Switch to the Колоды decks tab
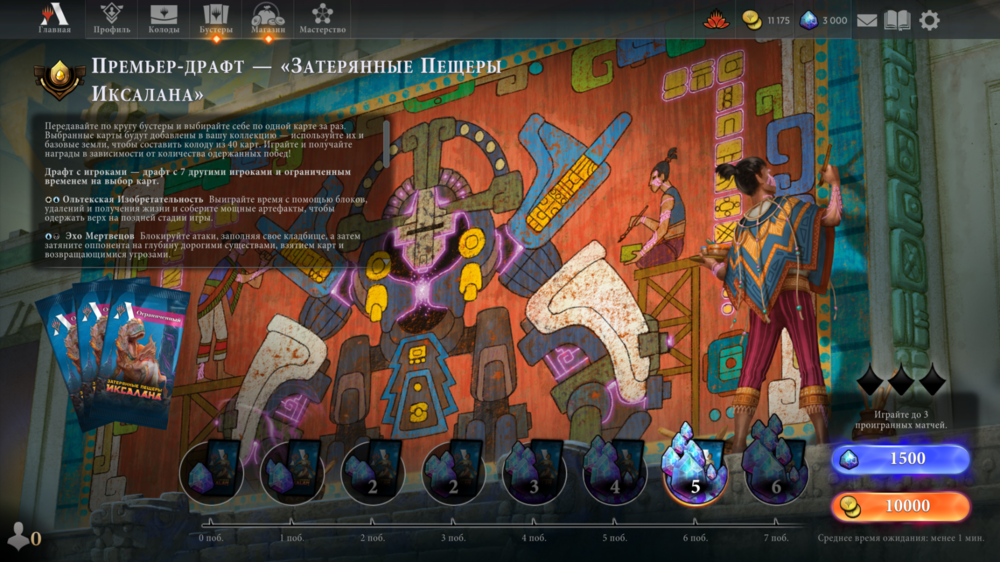 (164, 19)
